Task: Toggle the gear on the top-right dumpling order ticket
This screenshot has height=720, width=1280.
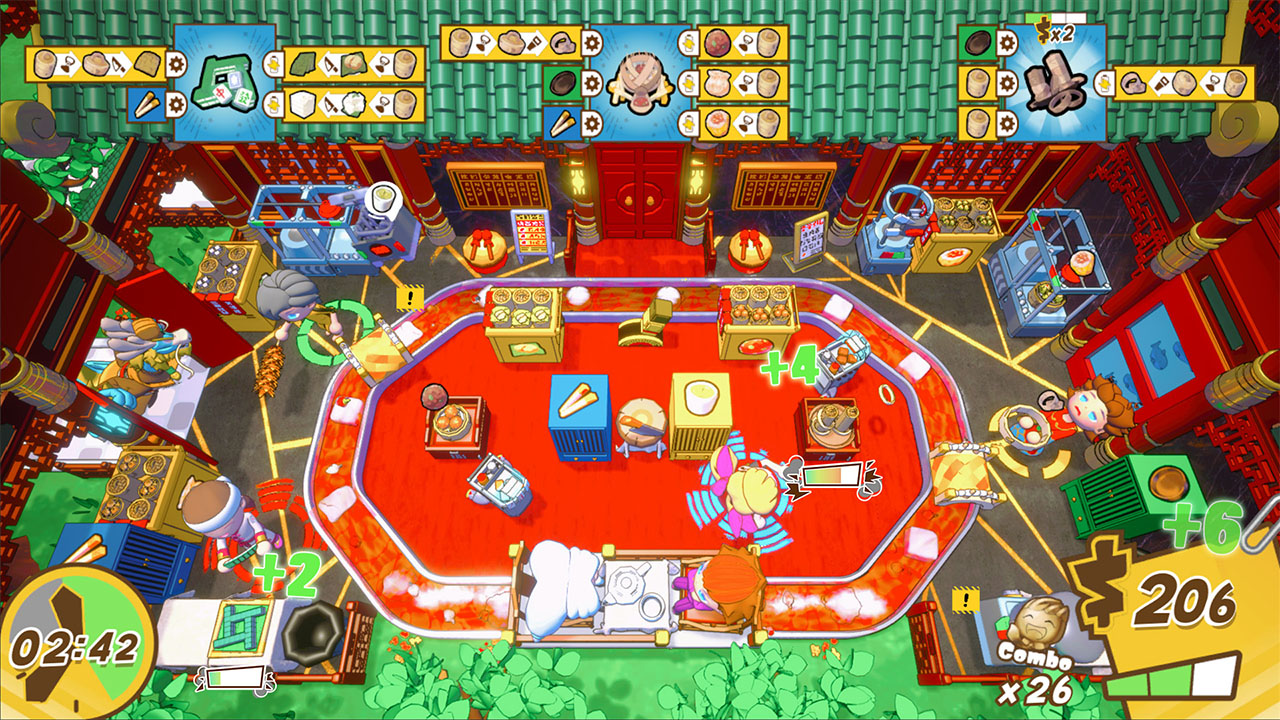Action: [1007, 83]
